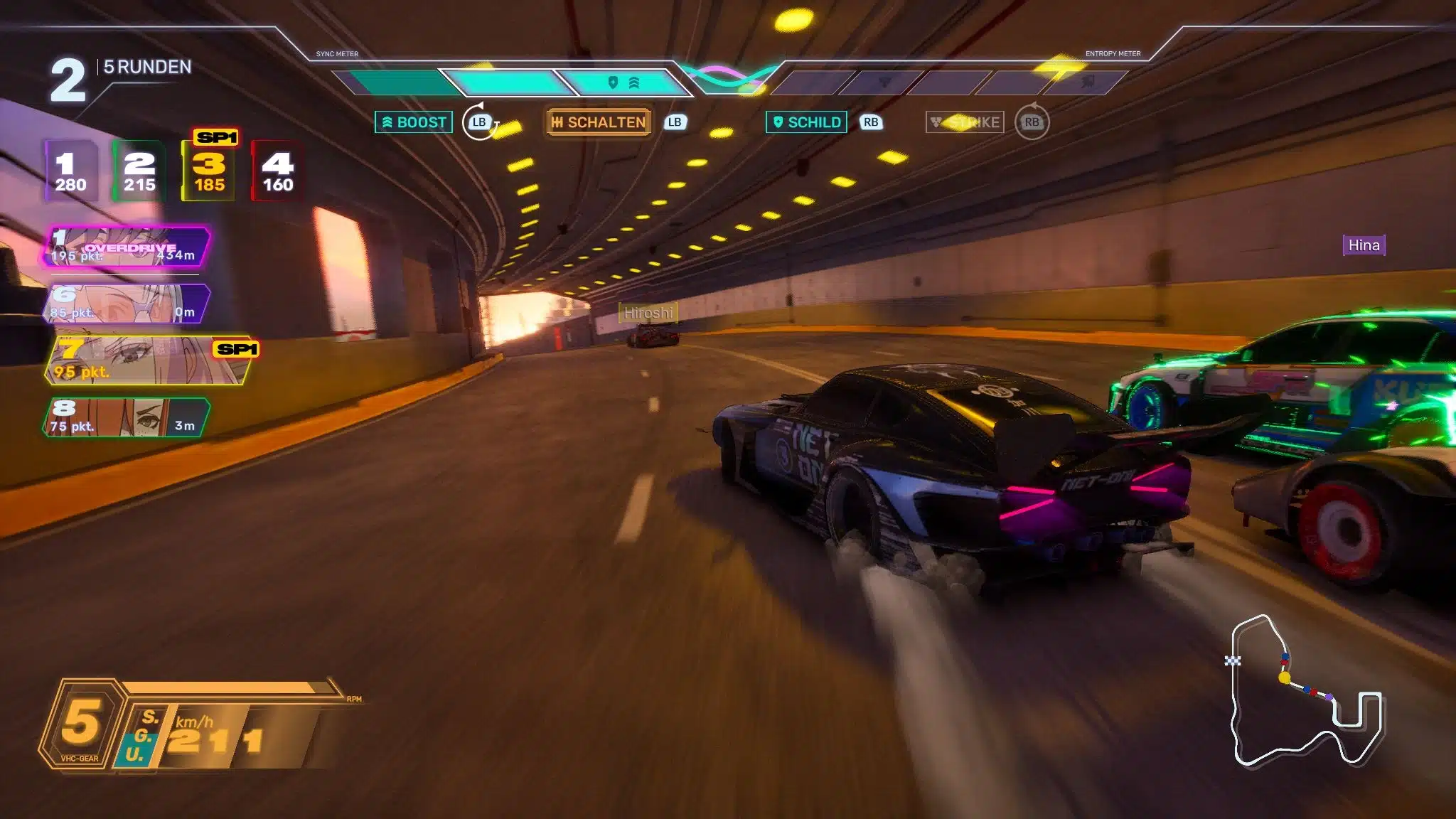Click the Hiroshi player name tag
The width and height of the screenshot is (1456, 819).
click(x=648, y=313)
